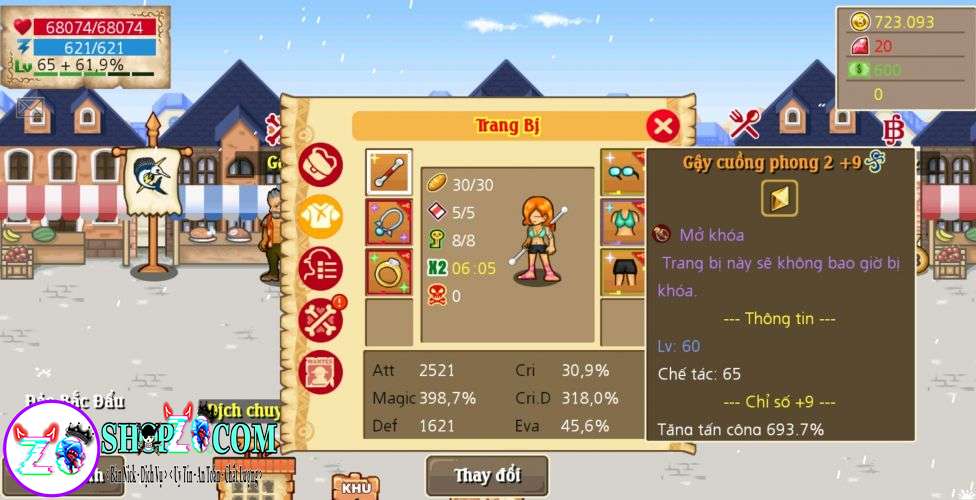The width and height of the screenshot is (976, 500).
Task: Select the equipped gold ring slot
Action: [388, 272]
